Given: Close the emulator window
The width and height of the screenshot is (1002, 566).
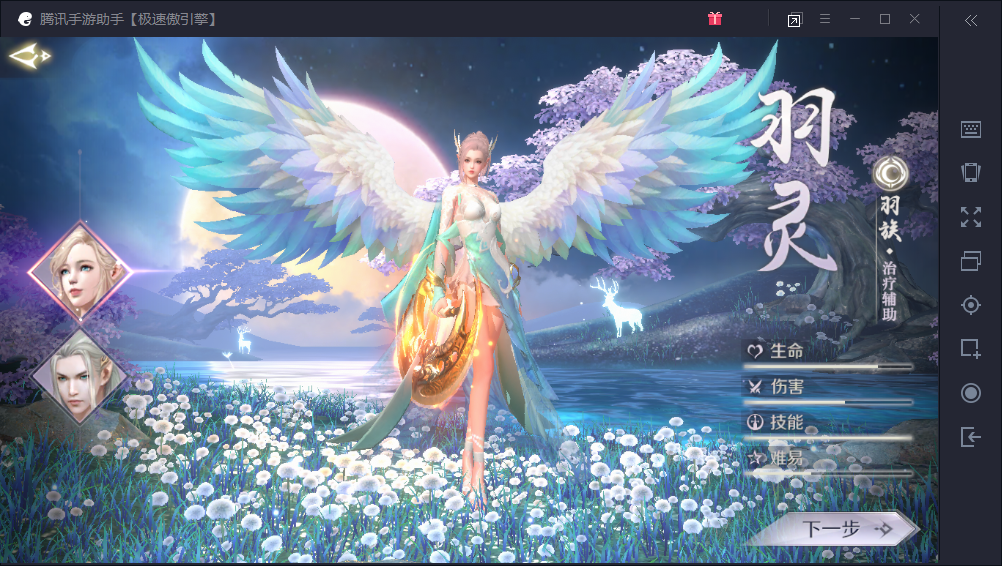Looking at the screenshot, I should [915, 19].
